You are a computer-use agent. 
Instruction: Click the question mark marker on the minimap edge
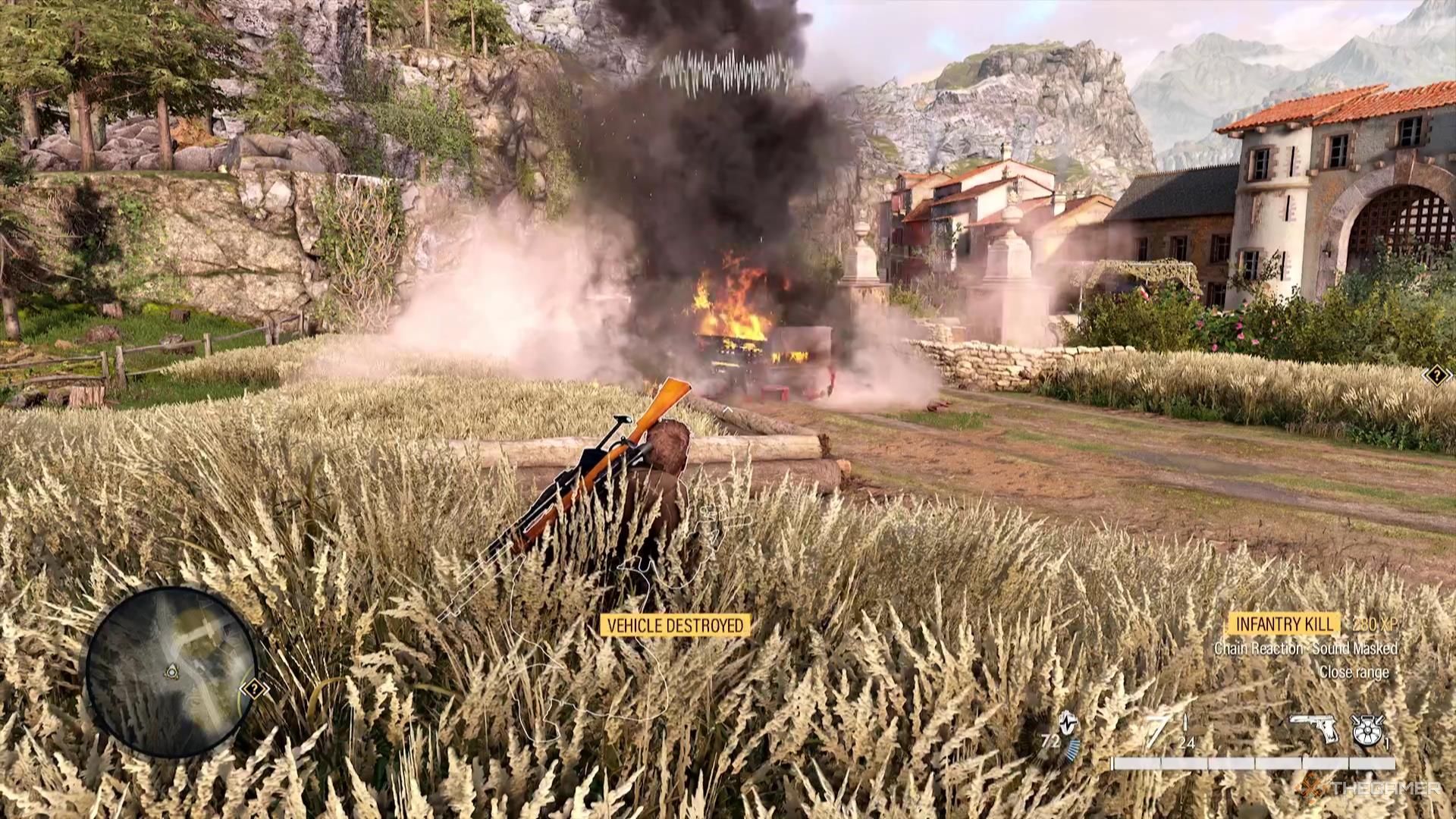254,689
